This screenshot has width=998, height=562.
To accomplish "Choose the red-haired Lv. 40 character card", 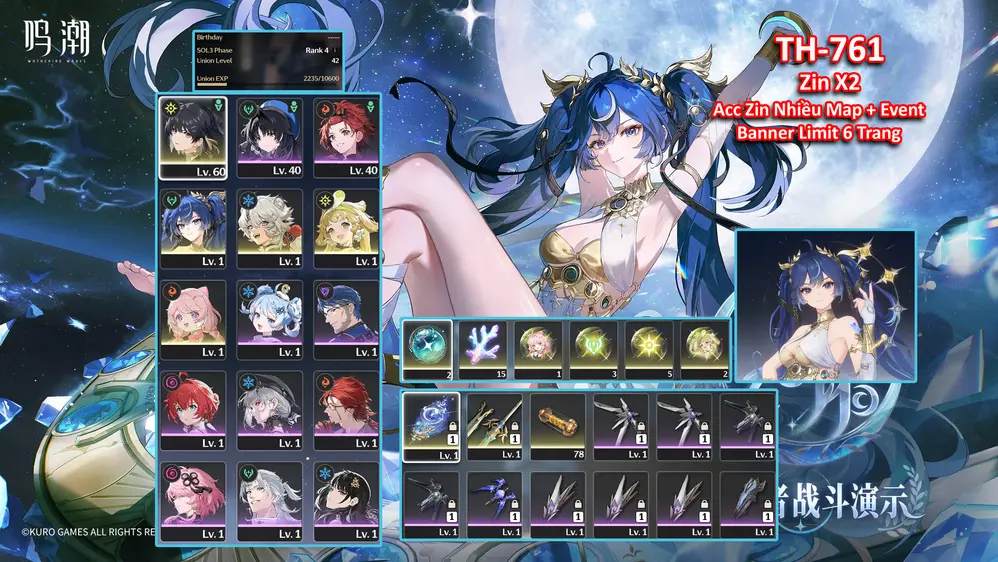I will click(346, 136).
